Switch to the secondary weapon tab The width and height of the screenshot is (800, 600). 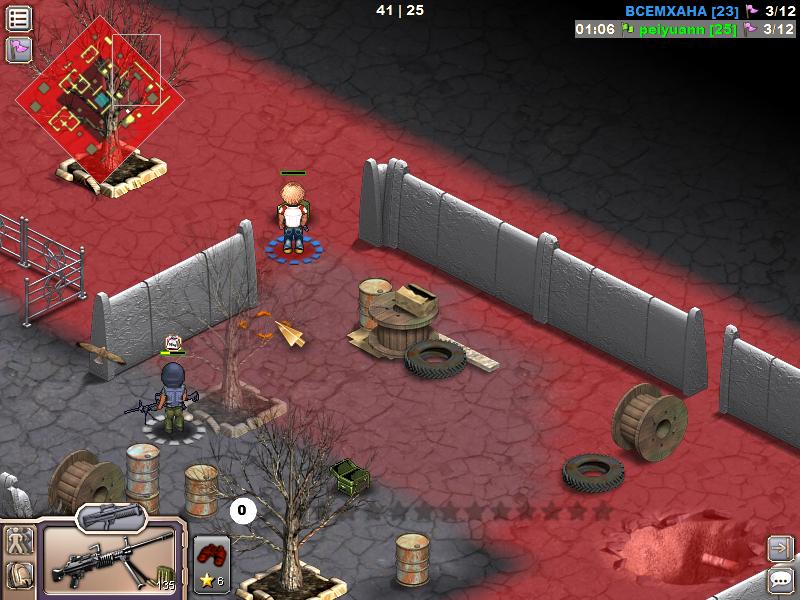(111, 516)
